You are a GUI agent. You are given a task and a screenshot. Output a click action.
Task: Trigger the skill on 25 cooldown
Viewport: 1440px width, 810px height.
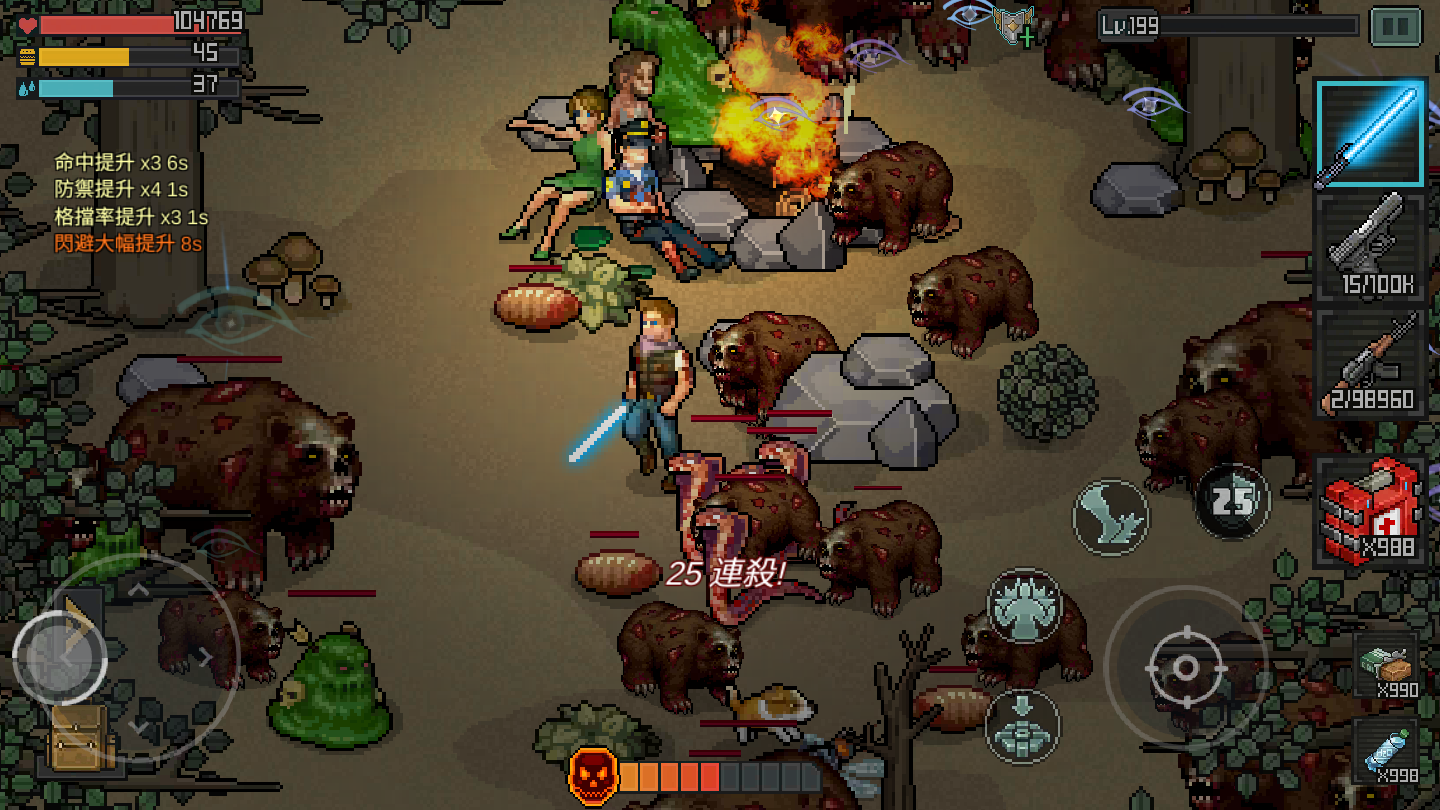(1232, 500)
